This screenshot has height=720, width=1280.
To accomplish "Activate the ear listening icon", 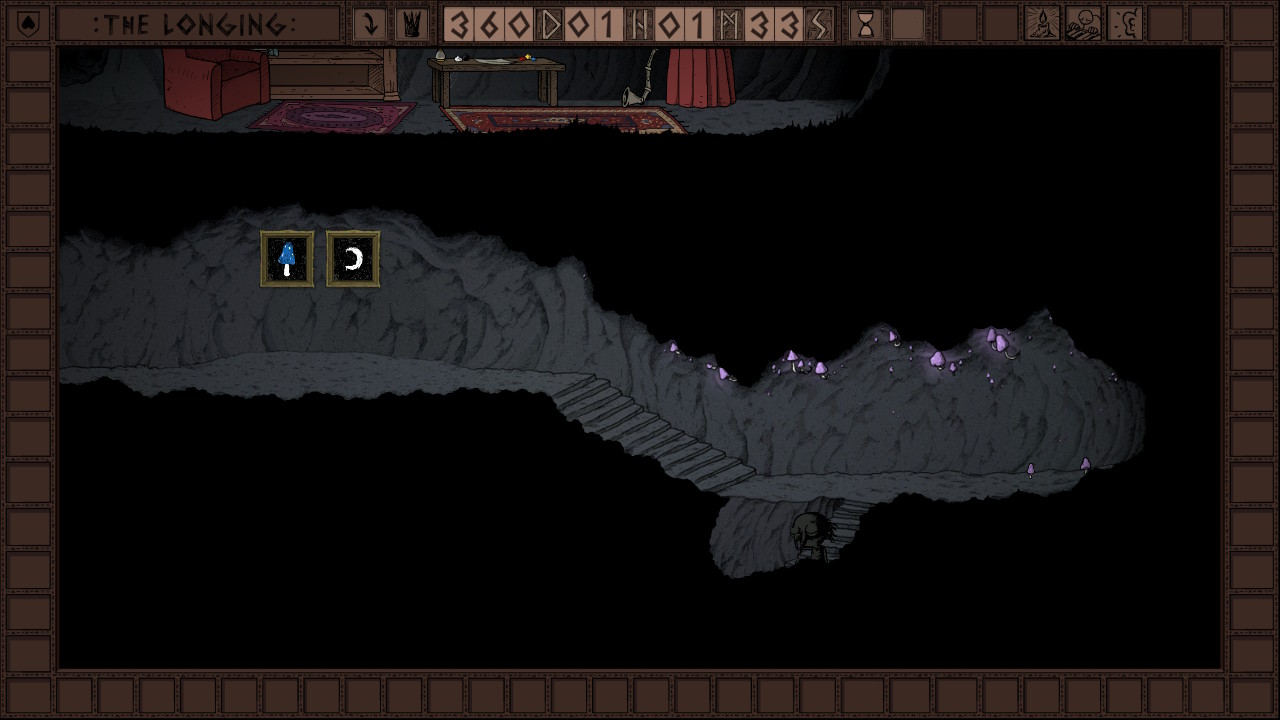I will pos(1126,24).
